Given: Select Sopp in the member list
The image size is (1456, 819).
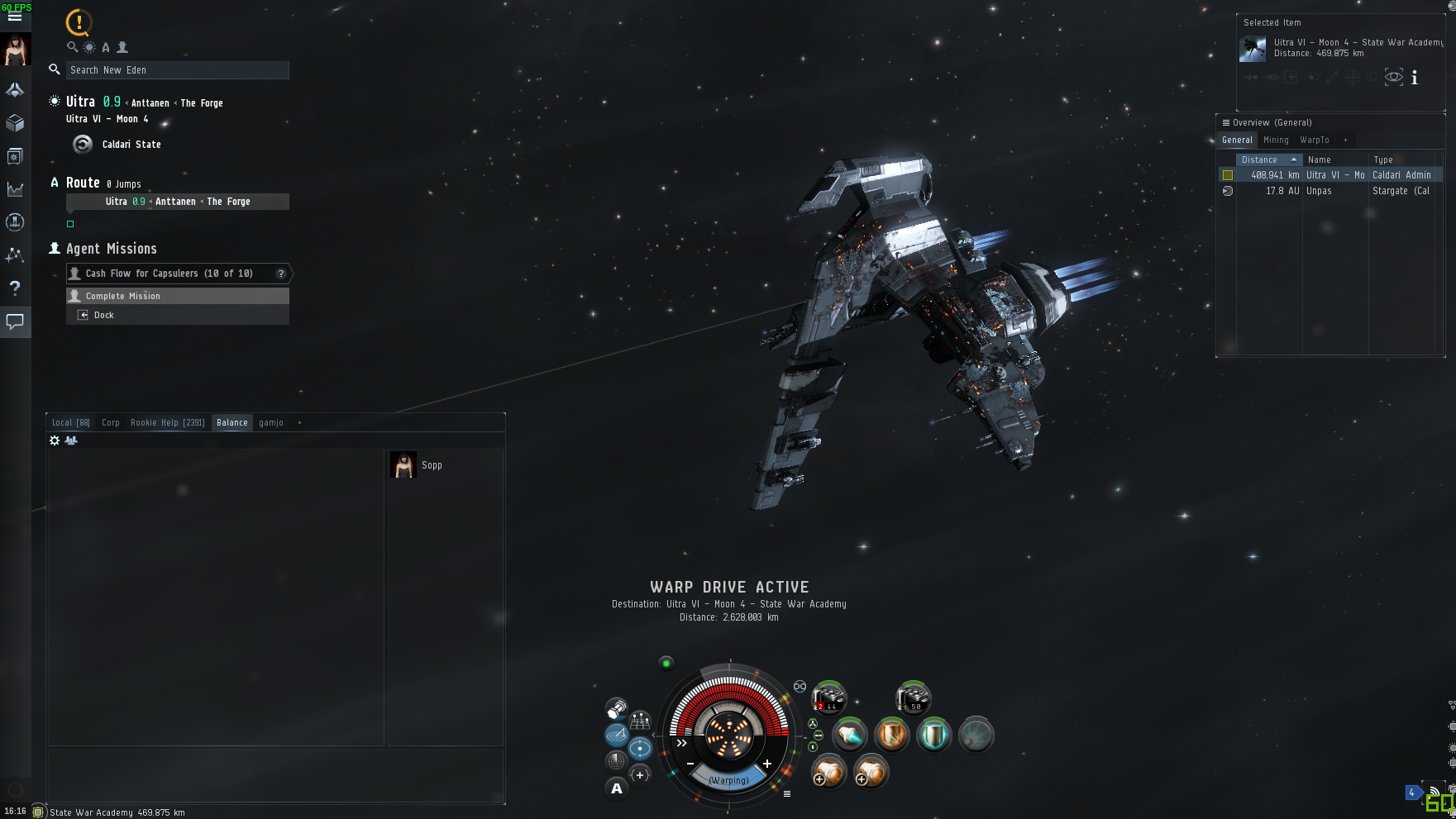Looking at the screenshot, I should click(432, 465).
